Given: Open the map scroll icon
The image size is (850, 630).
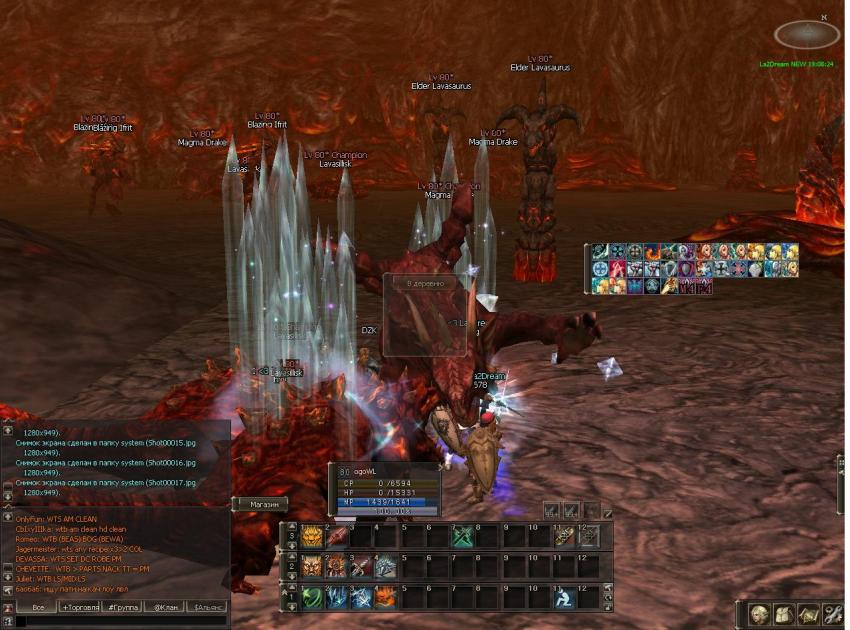Looking at the screenshot, I should pos(808,614).
